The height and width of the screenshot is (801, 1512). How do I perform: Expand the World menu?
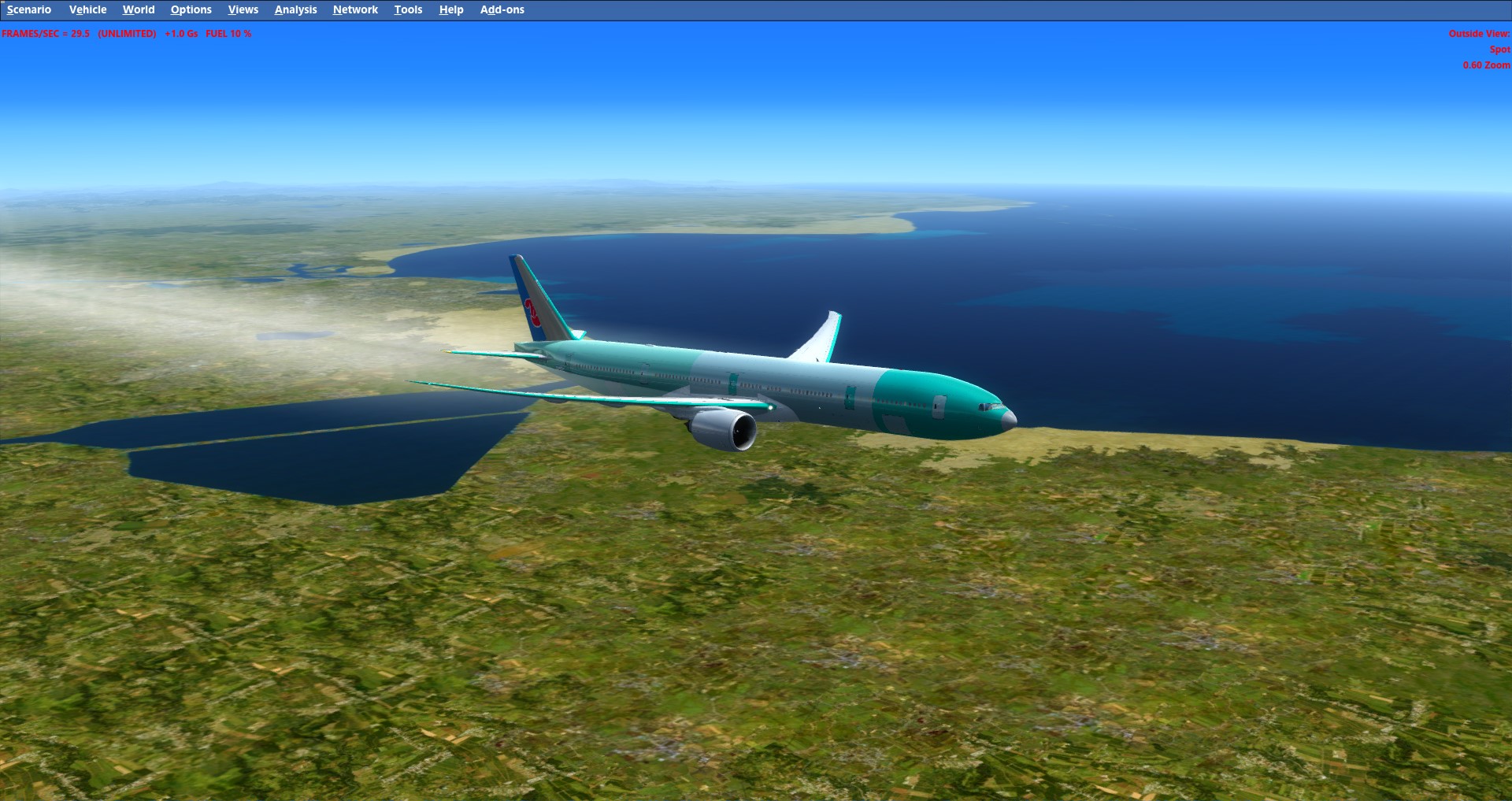(139, 9)
